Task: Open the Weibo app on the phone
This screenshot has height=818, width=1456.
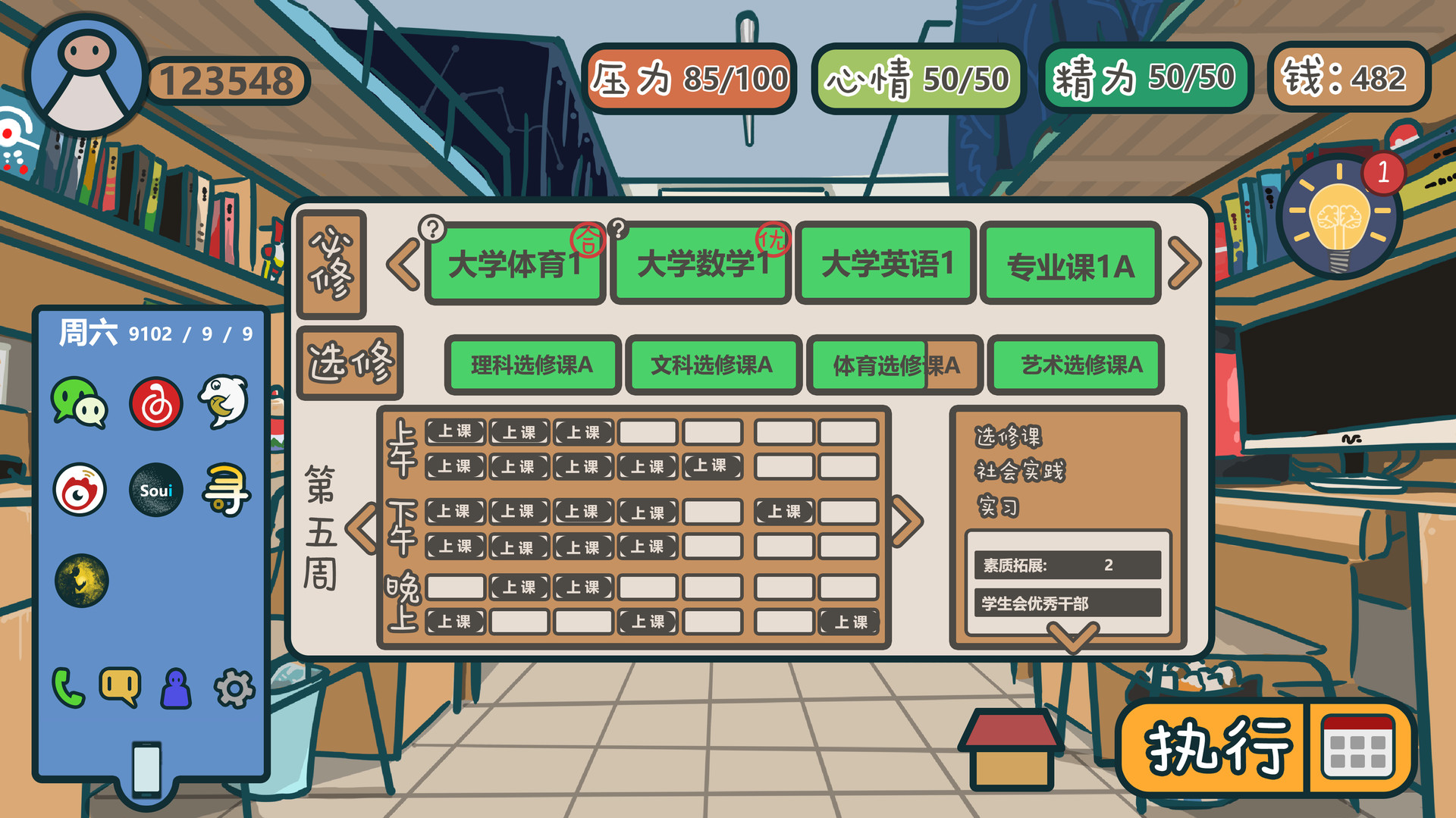Action: point(80,490)
